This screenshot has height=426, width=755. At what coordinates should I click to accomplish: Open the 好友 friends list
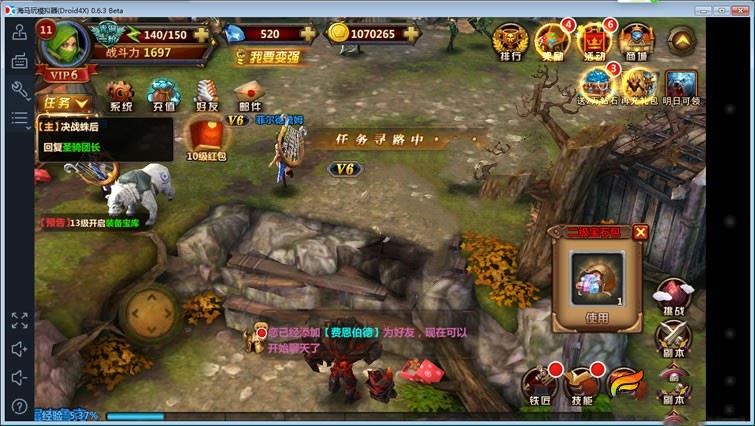coord(207,95)
